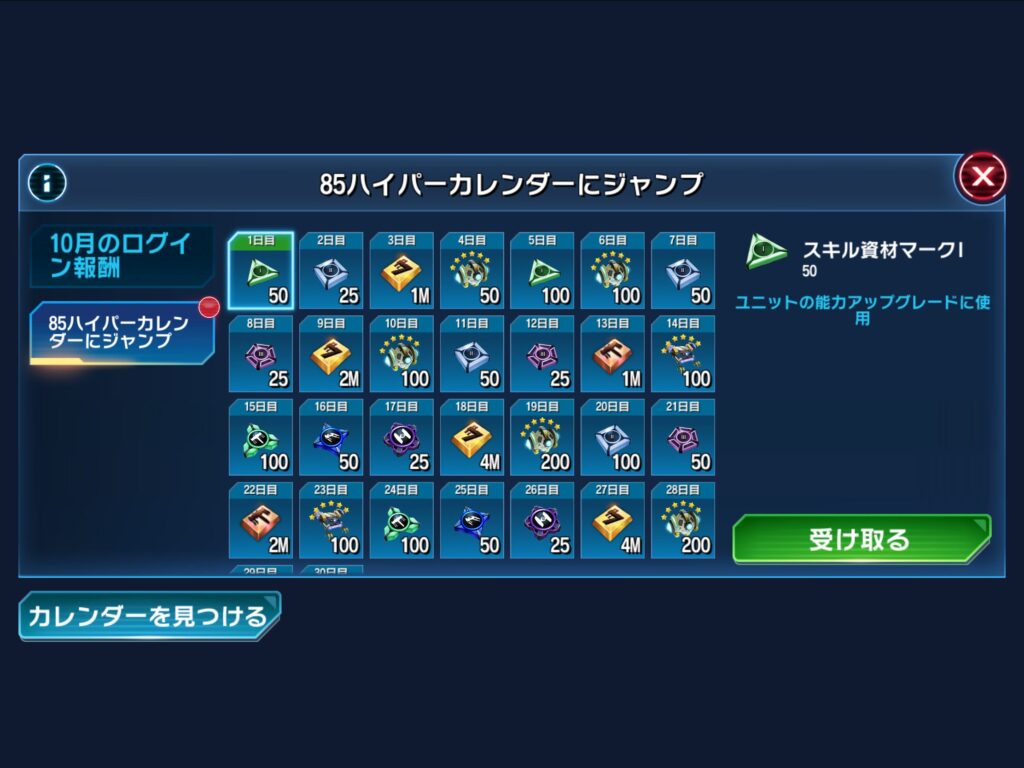Select the 10日目 reward tile
This screenshot has width=1024, height=768.
point(402,355)
